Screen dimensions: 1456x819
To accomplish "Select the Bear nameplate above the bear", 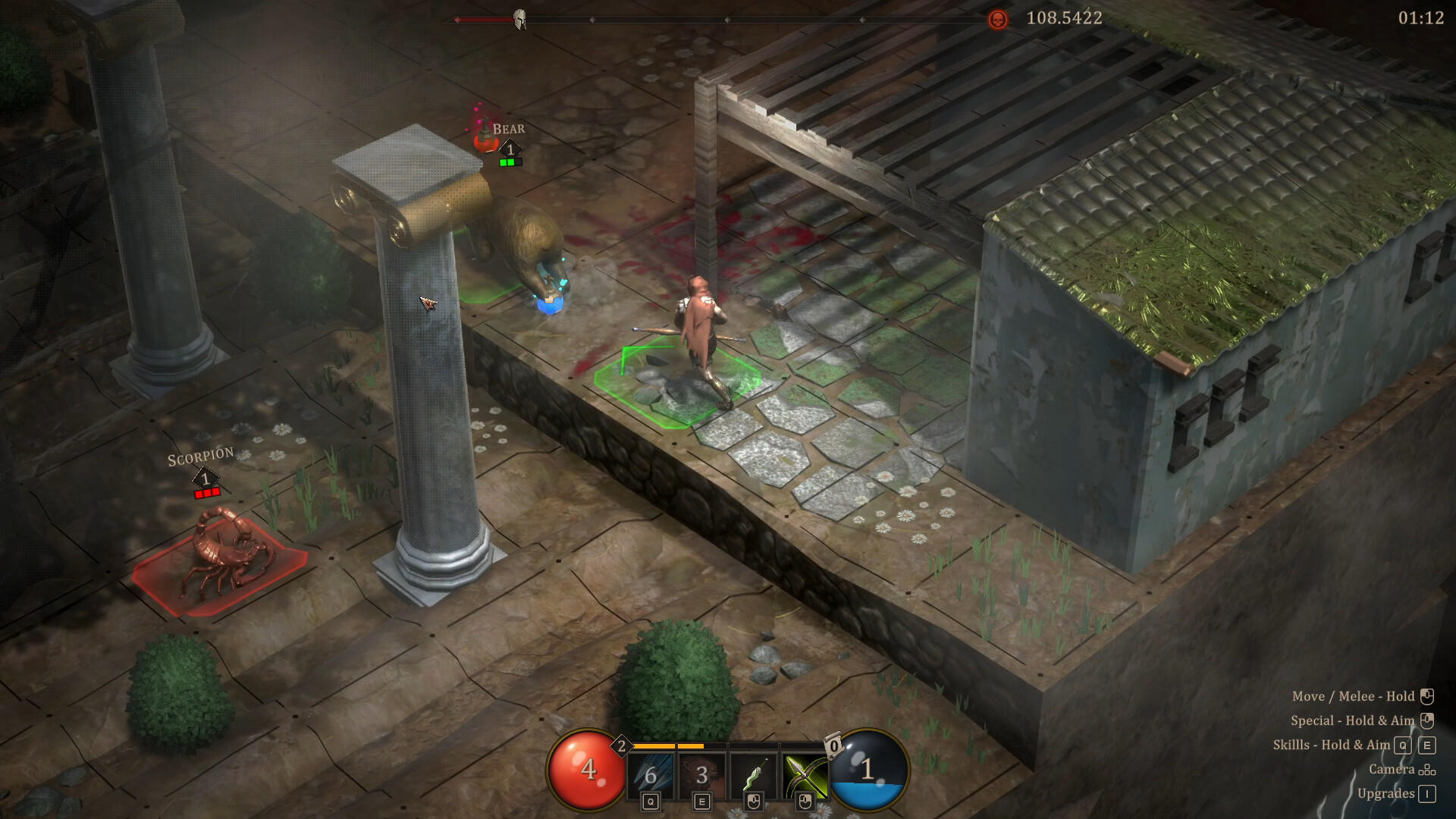I will (509, 128).
